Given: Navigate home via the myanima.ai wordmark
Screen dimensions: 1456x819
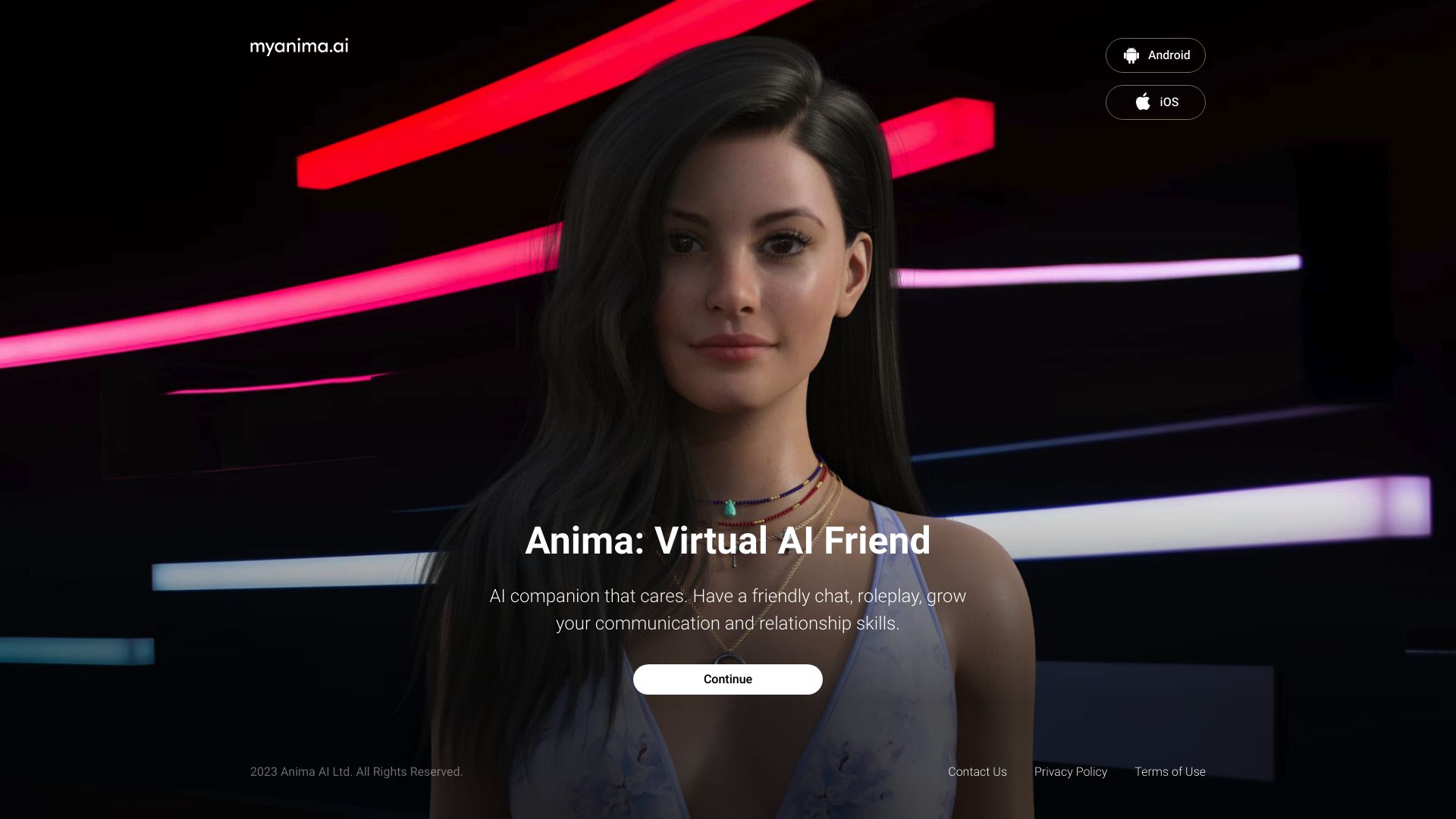Looking at the screenshot, I should pyautogui.click(x=300, y=46).
